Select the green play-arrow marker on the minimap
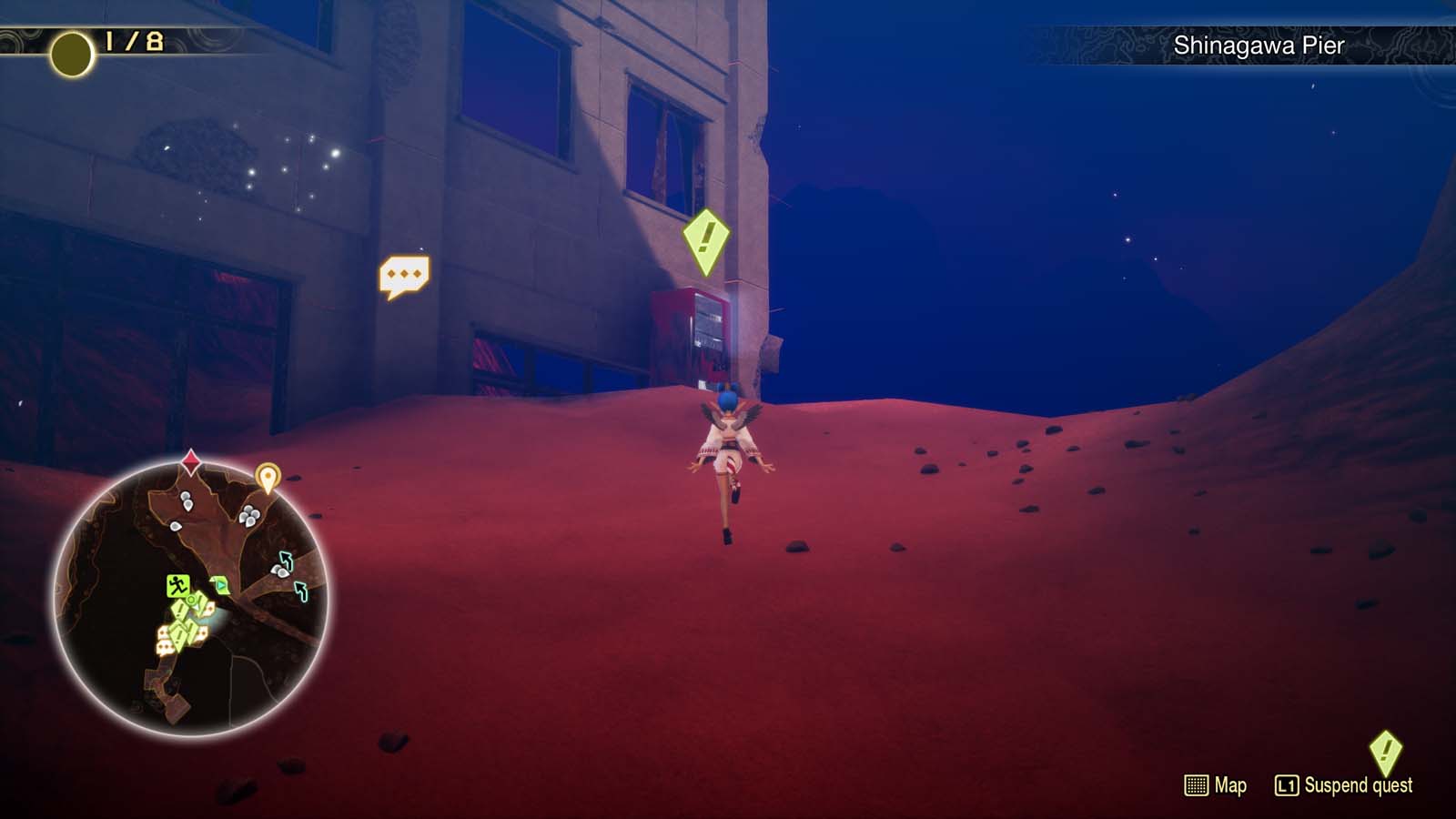Screen dimensions: 1456x819 point(219,584)
